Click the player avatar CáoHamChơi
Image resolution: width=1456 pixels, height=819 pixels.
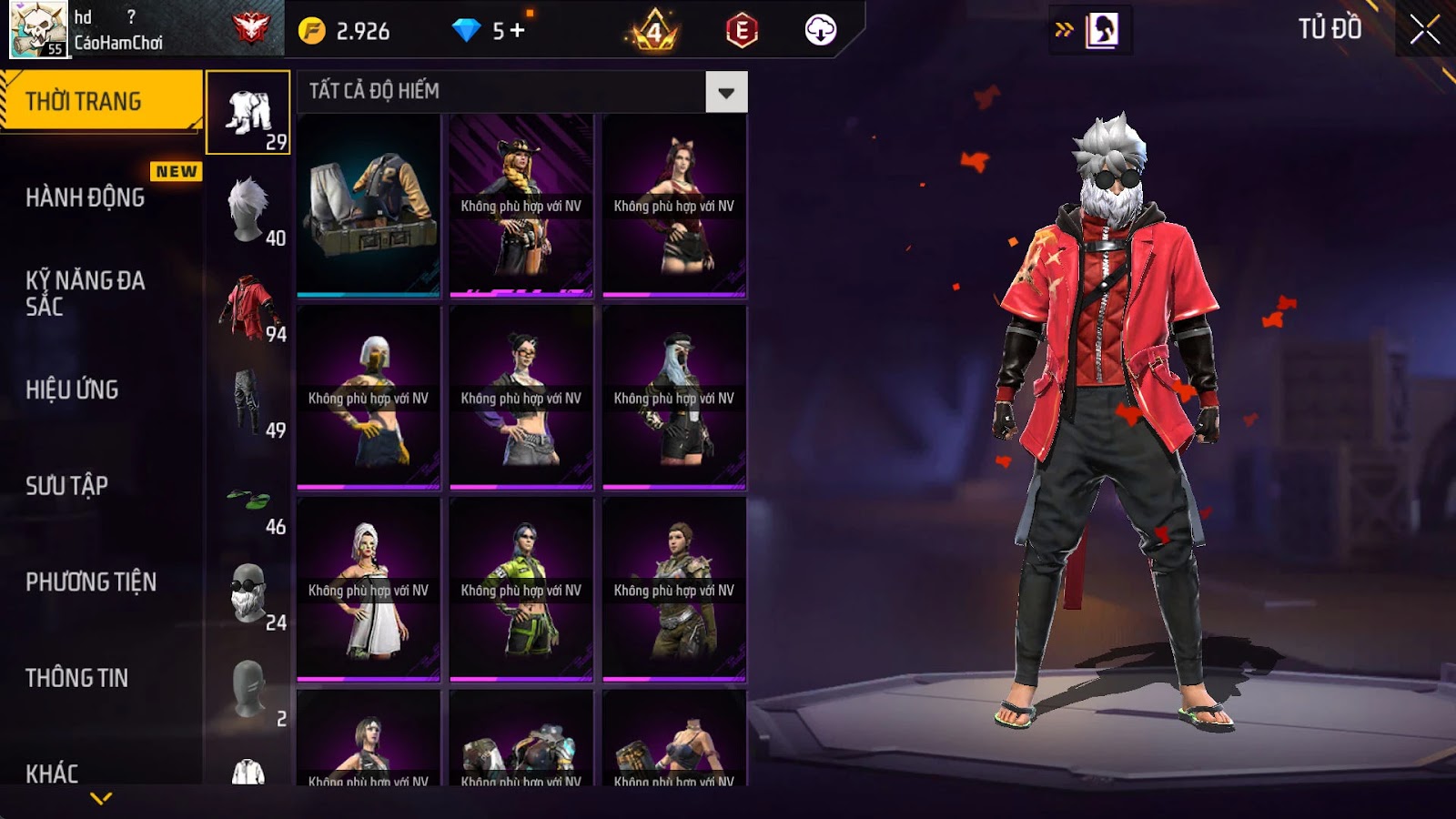pyautogui.click(x=38, y=29)
